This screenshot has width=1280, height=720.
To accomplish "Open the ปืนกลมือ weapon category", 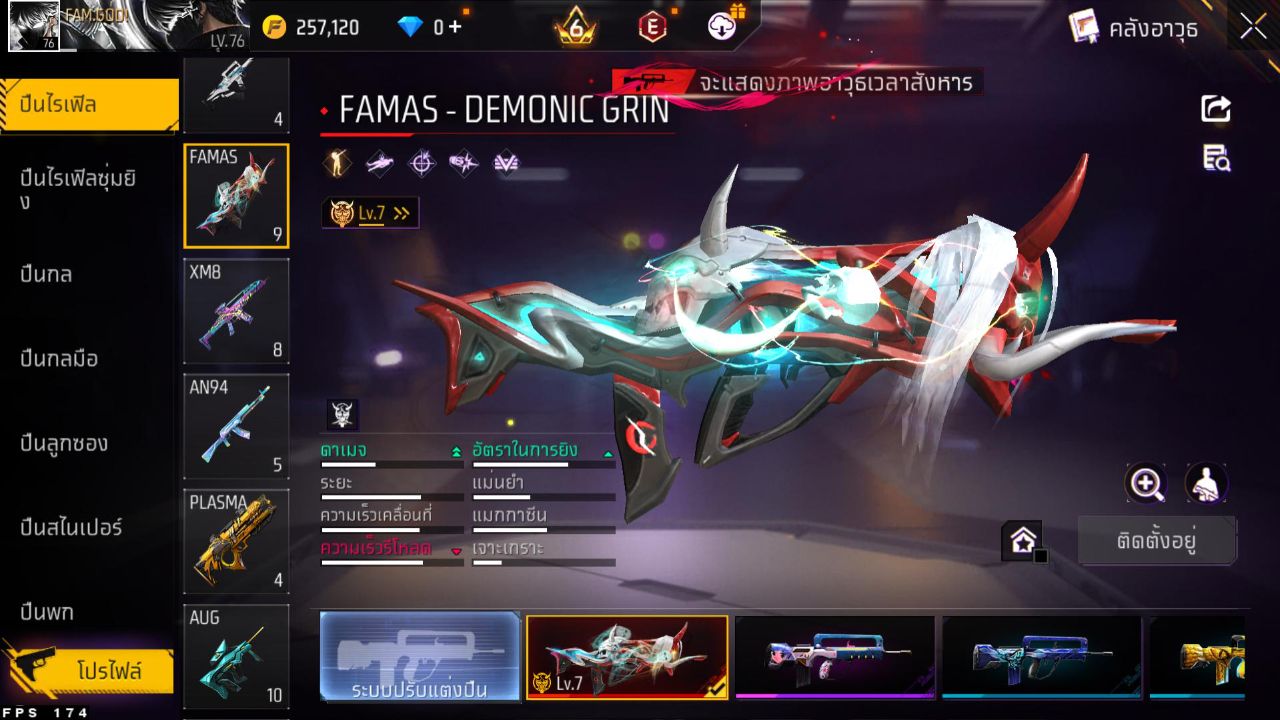I will click(x=59, y=358).
